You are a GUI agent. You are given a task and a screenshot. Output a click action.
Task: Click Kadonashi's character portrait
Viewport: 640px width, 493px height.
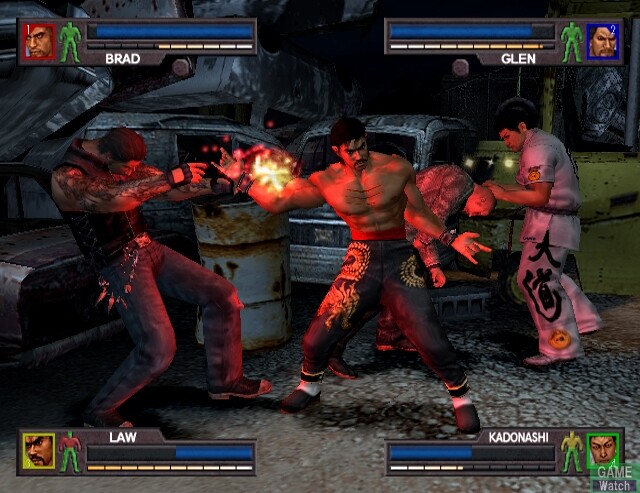602,450
